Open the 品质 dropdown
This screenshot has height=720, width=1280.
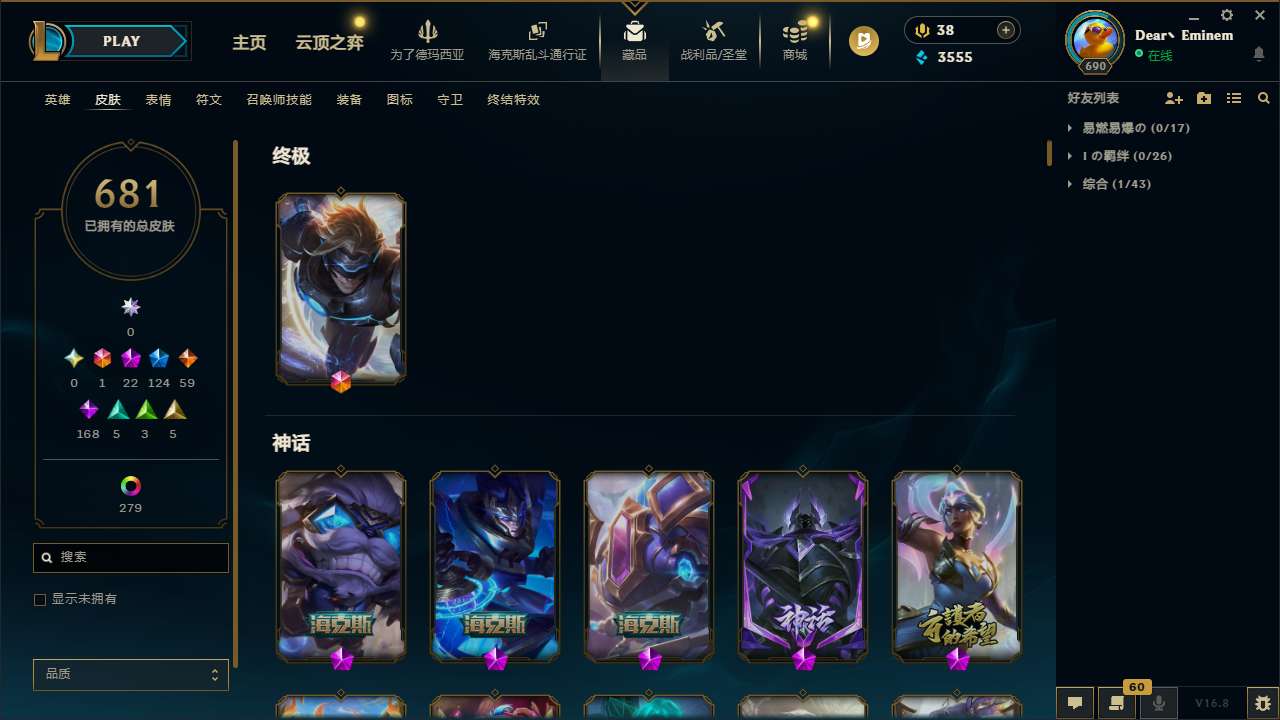130,674
